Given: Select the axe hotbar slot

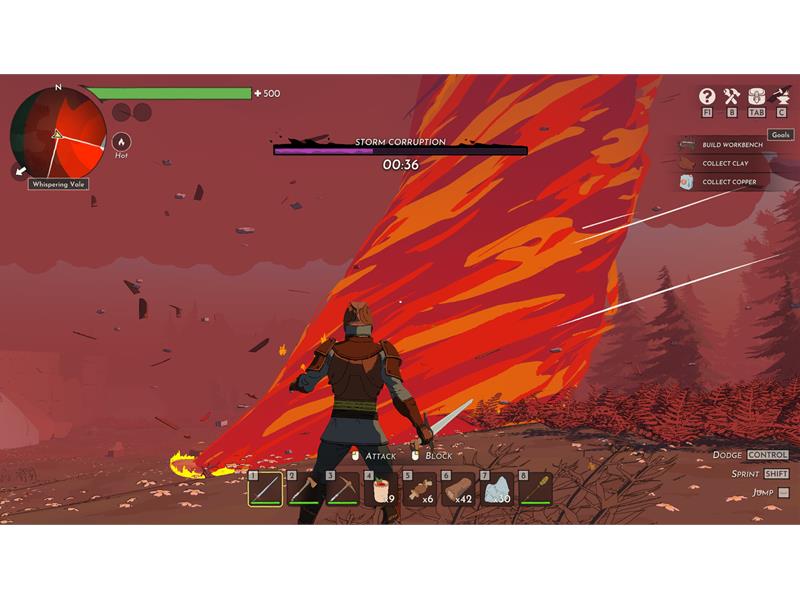Looking at the screenshot, I should click(x=304, y=489).
